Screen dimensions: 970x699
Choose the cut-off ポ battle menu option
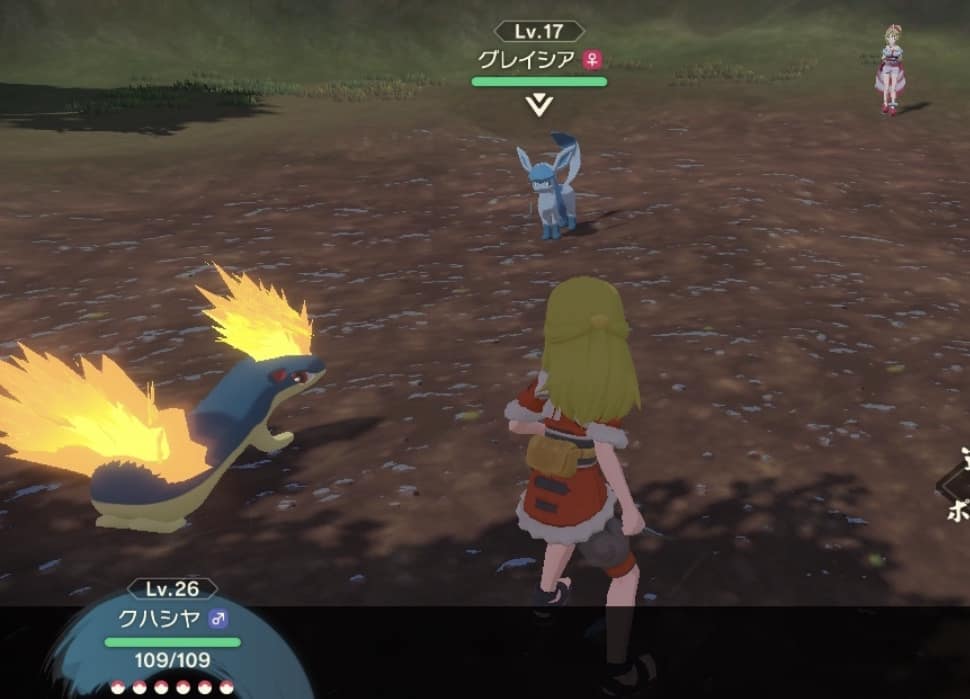click(957, 508)
